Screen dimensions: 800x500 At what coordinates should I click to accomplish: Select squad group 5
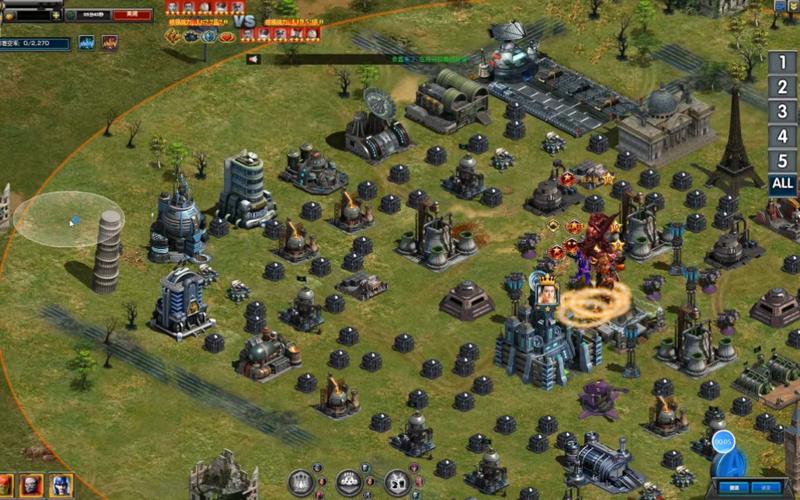click(x=783, y=160)
